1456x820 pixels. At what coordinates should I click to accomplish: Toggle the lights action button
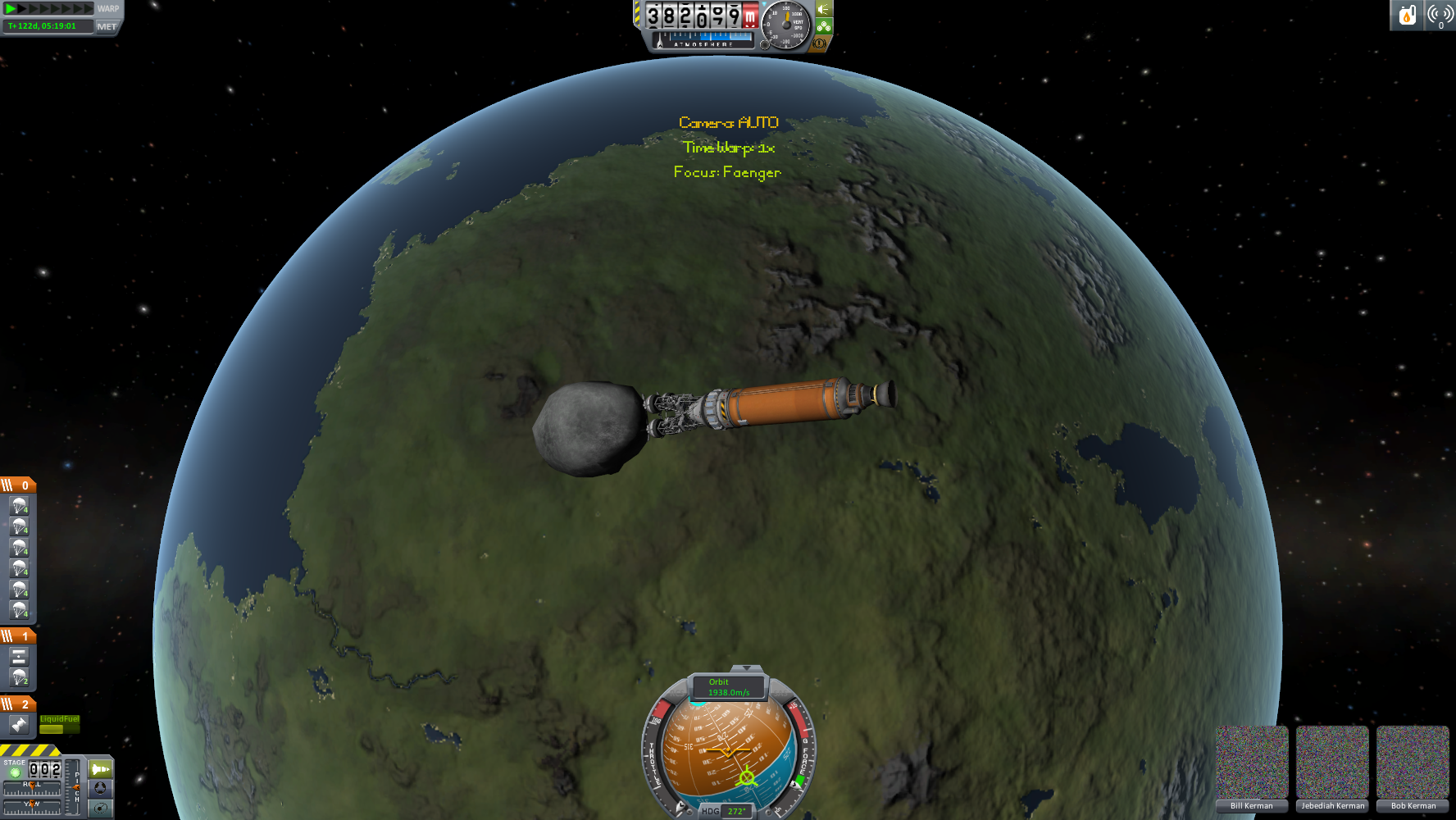click(824, 9)
